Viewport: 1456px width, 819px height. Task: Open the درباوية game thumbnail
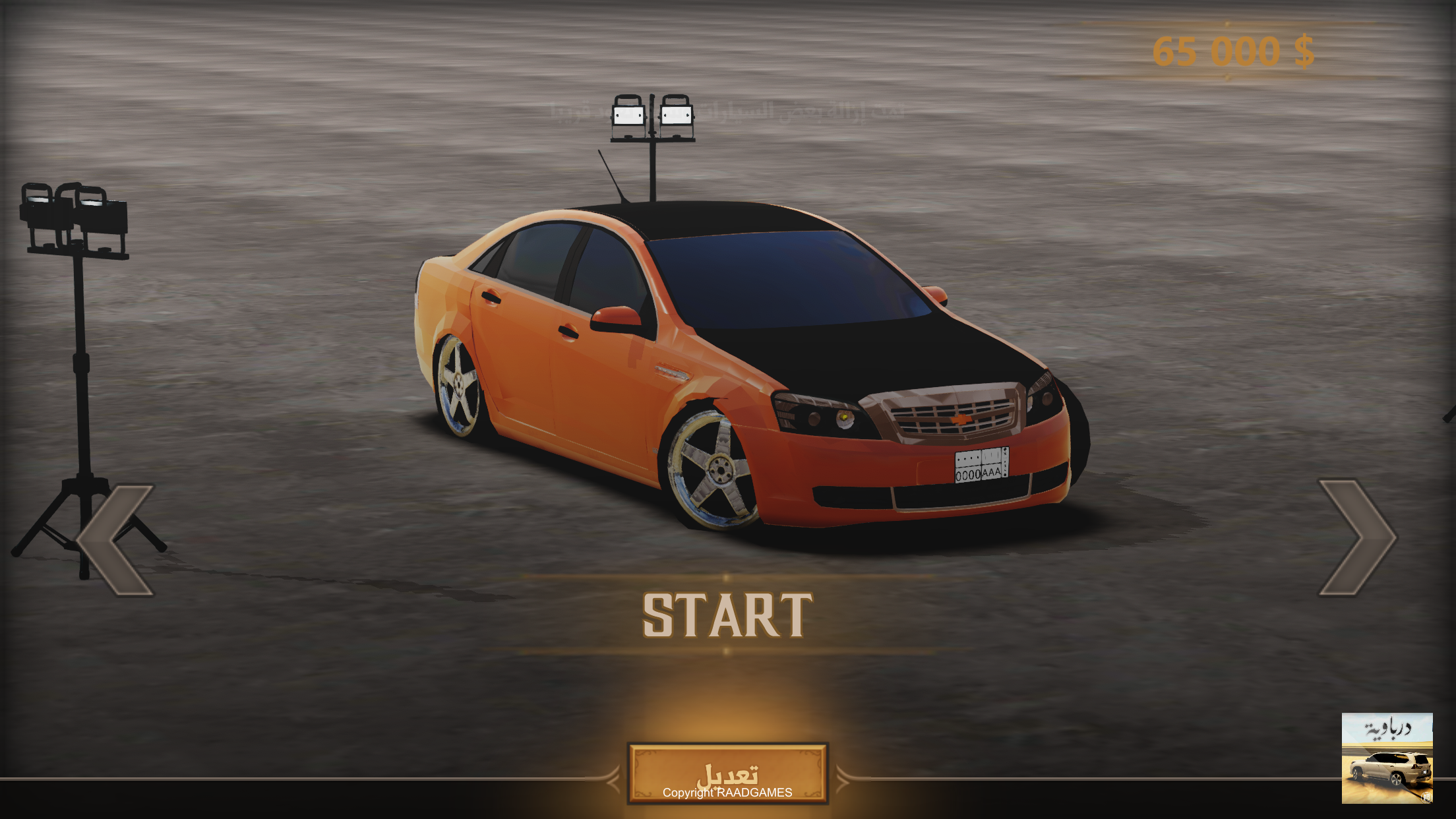click(1387, 758)
